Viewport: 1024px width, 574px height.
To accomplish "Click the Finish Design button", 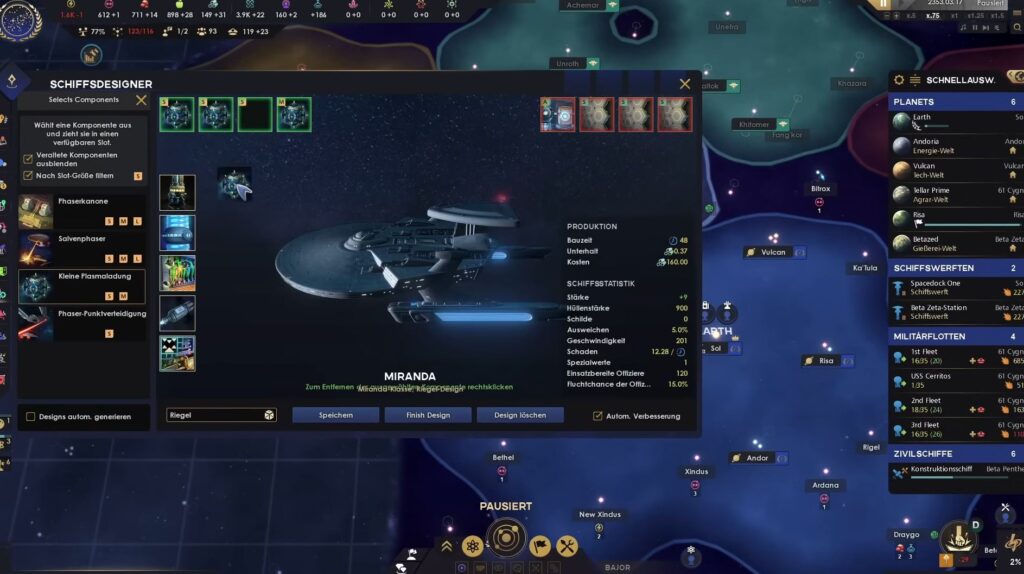I will coord(427,415).
